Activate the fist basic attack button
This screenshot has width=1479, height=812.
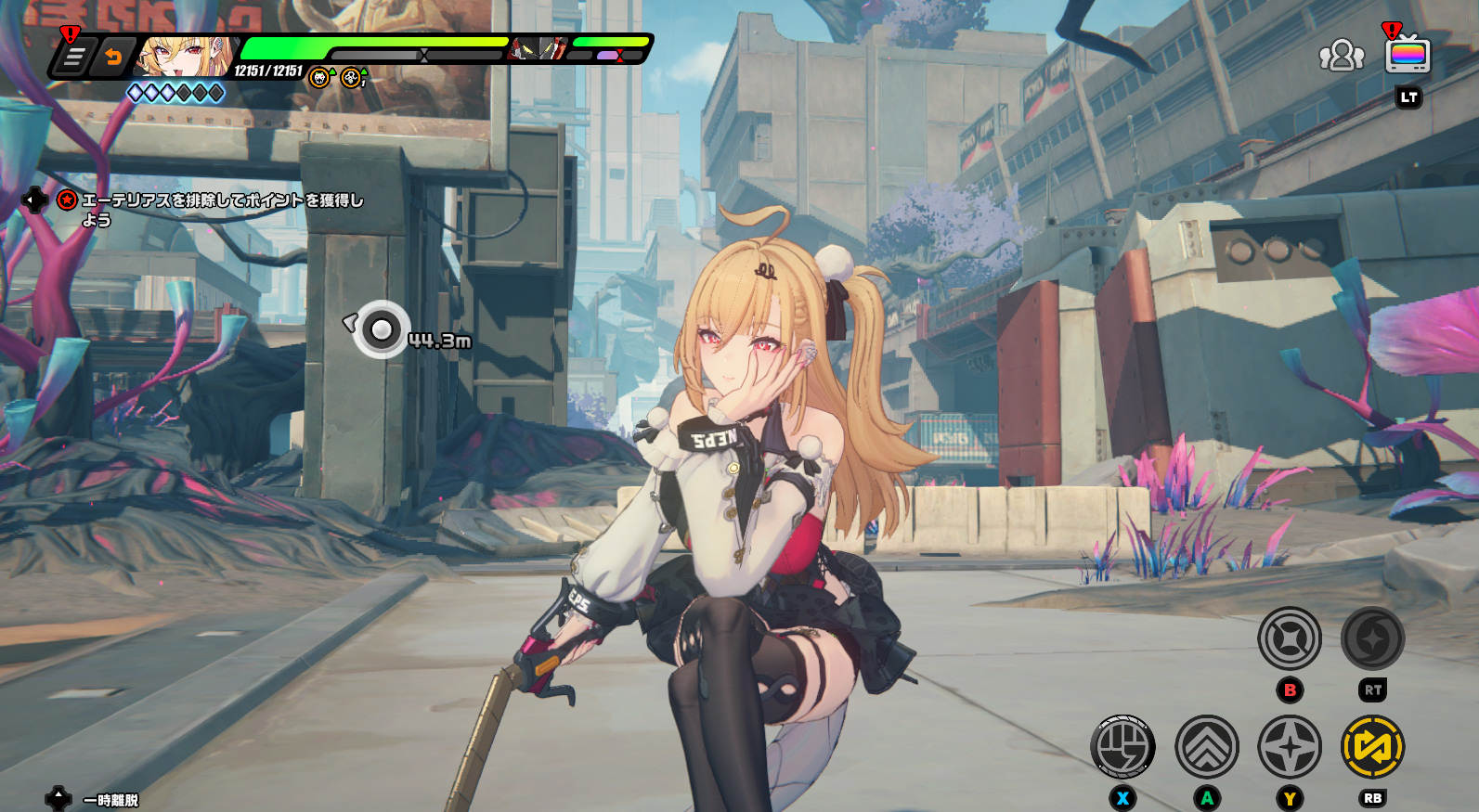(x=1122, y=746)
